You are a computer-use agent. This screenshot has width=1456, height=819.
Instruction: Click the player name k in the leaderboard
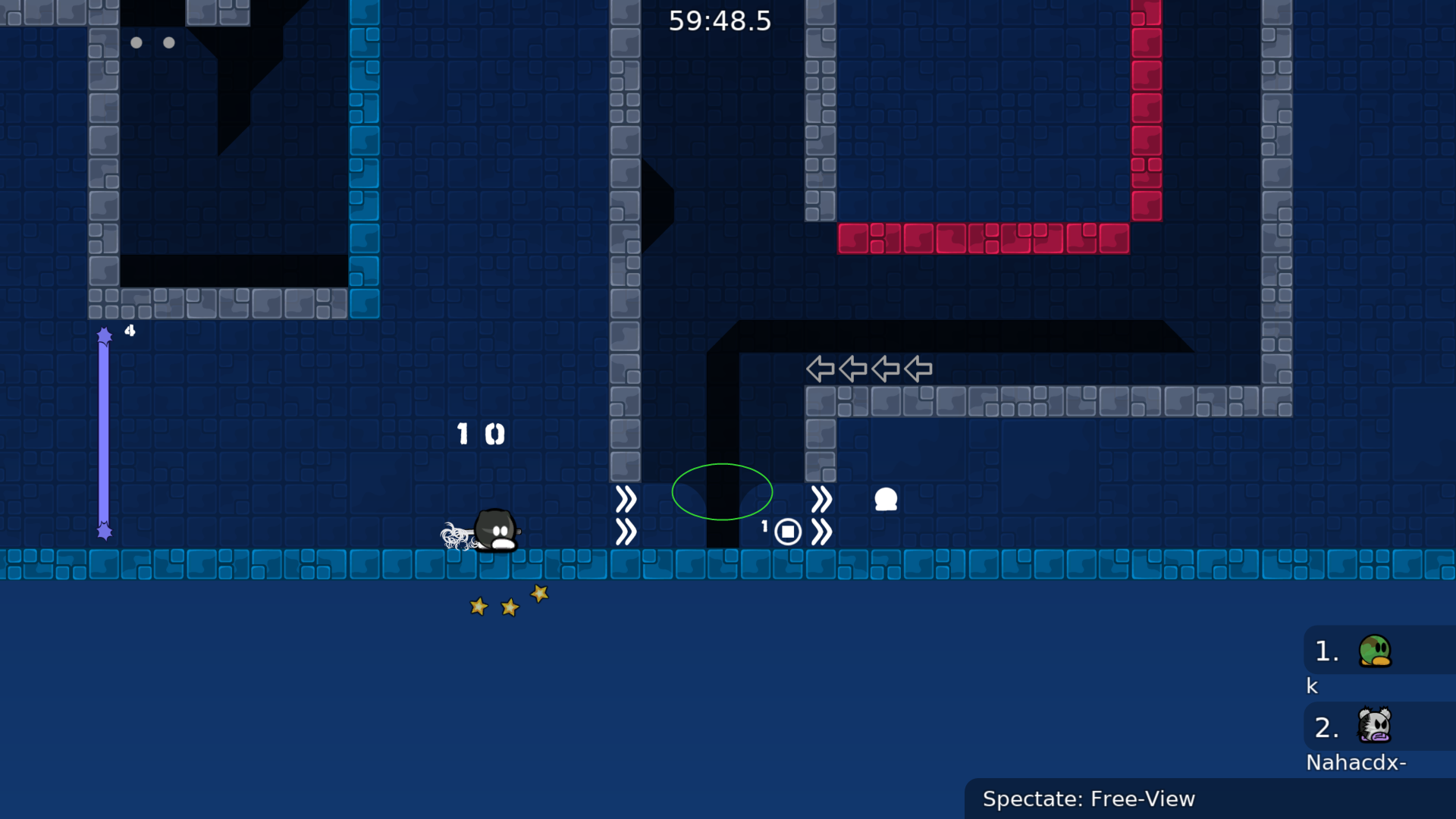click(1311, 686)
